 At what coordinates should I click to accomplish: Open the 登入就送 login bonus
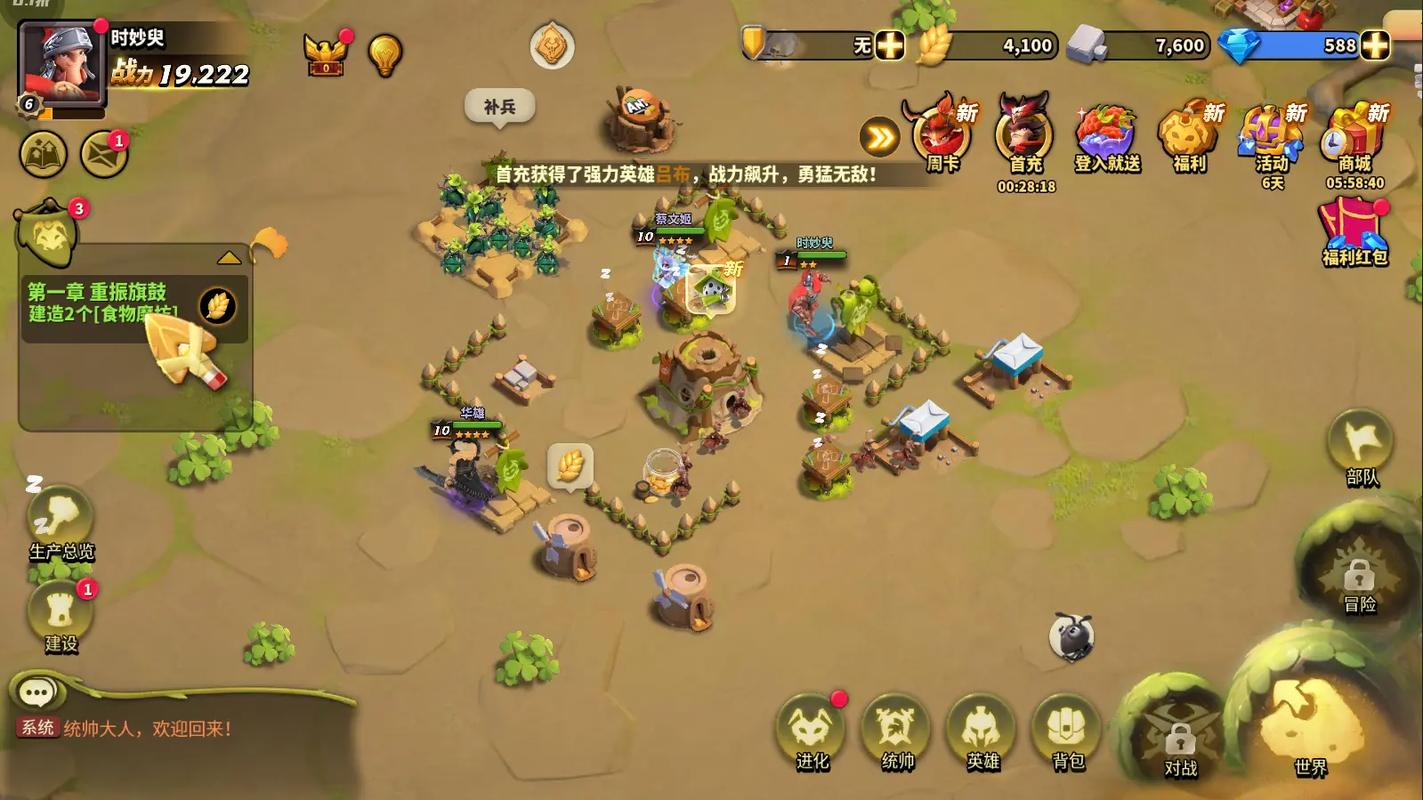click(1106, 136)
